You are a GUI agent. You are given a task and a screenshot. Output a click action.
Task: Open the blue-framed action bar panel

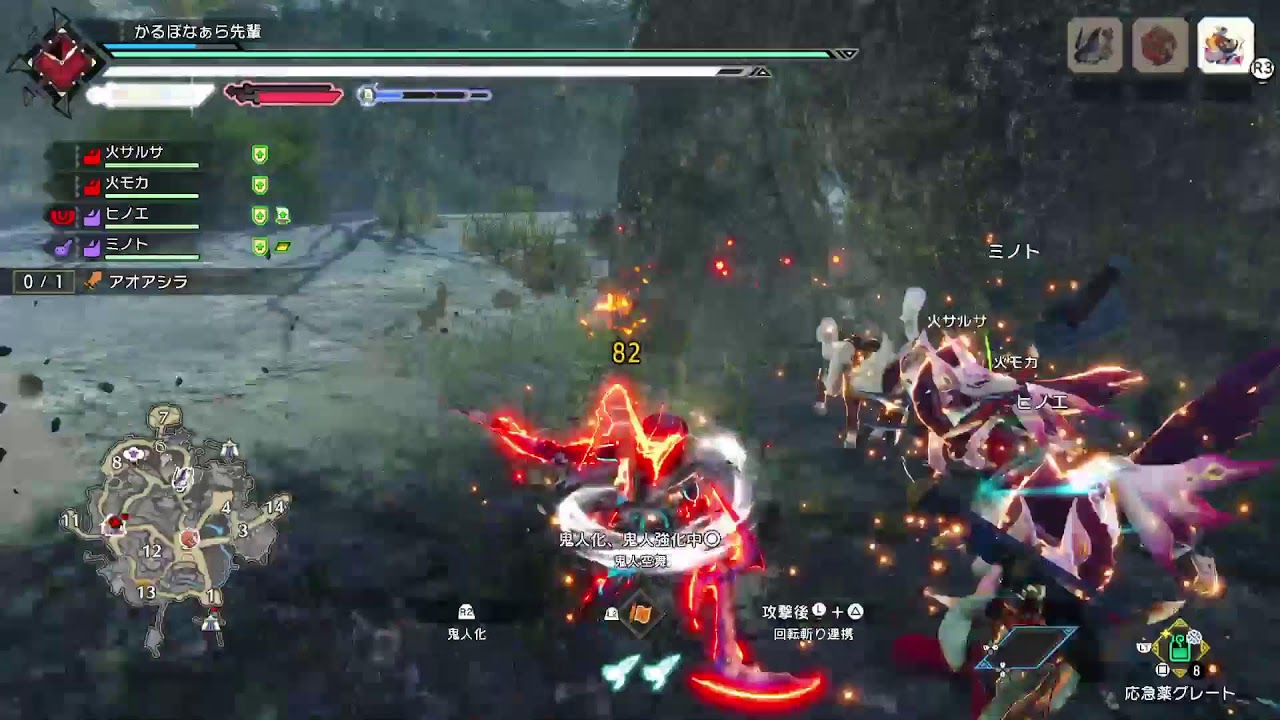tap(1027, 649)
